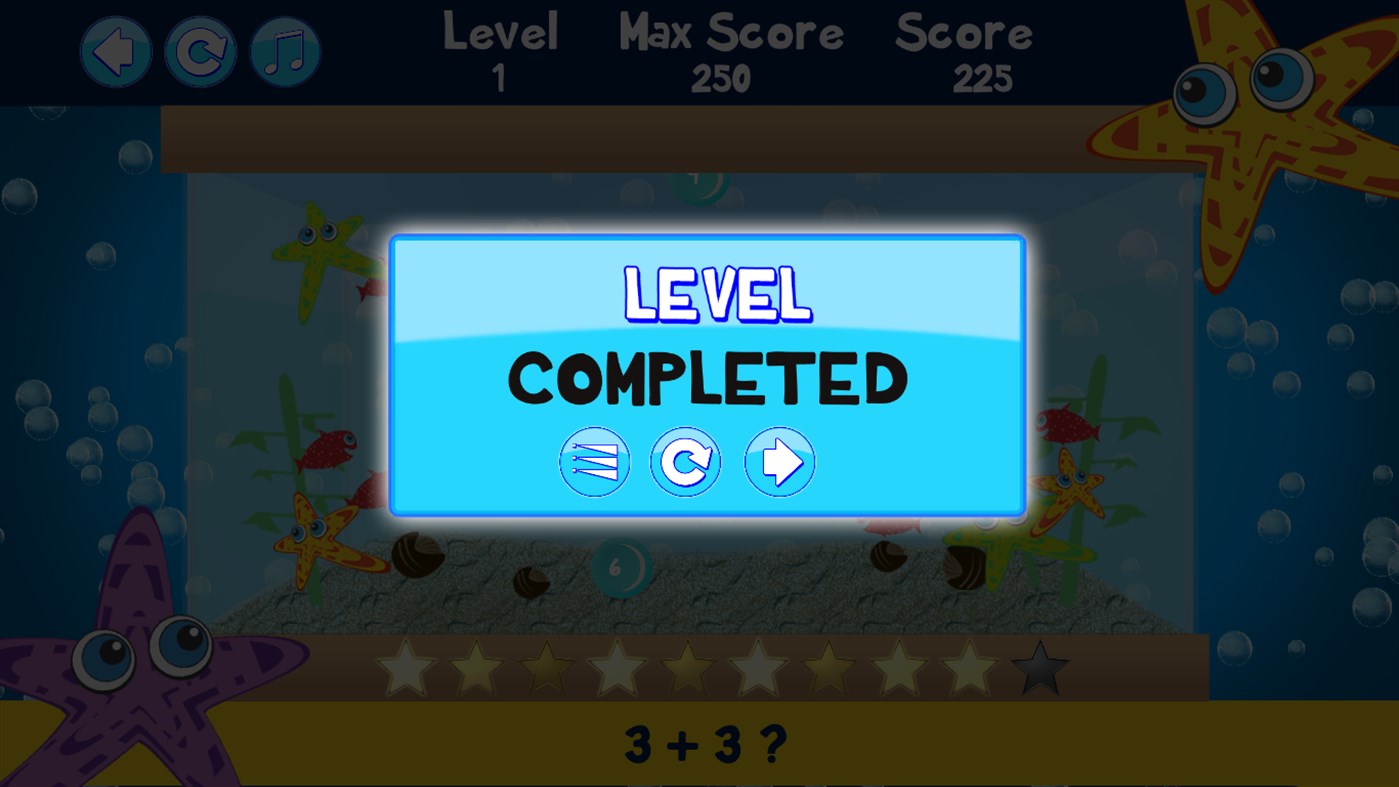
Task: Select the Max Score 250 header item
Action: point(729,50)
